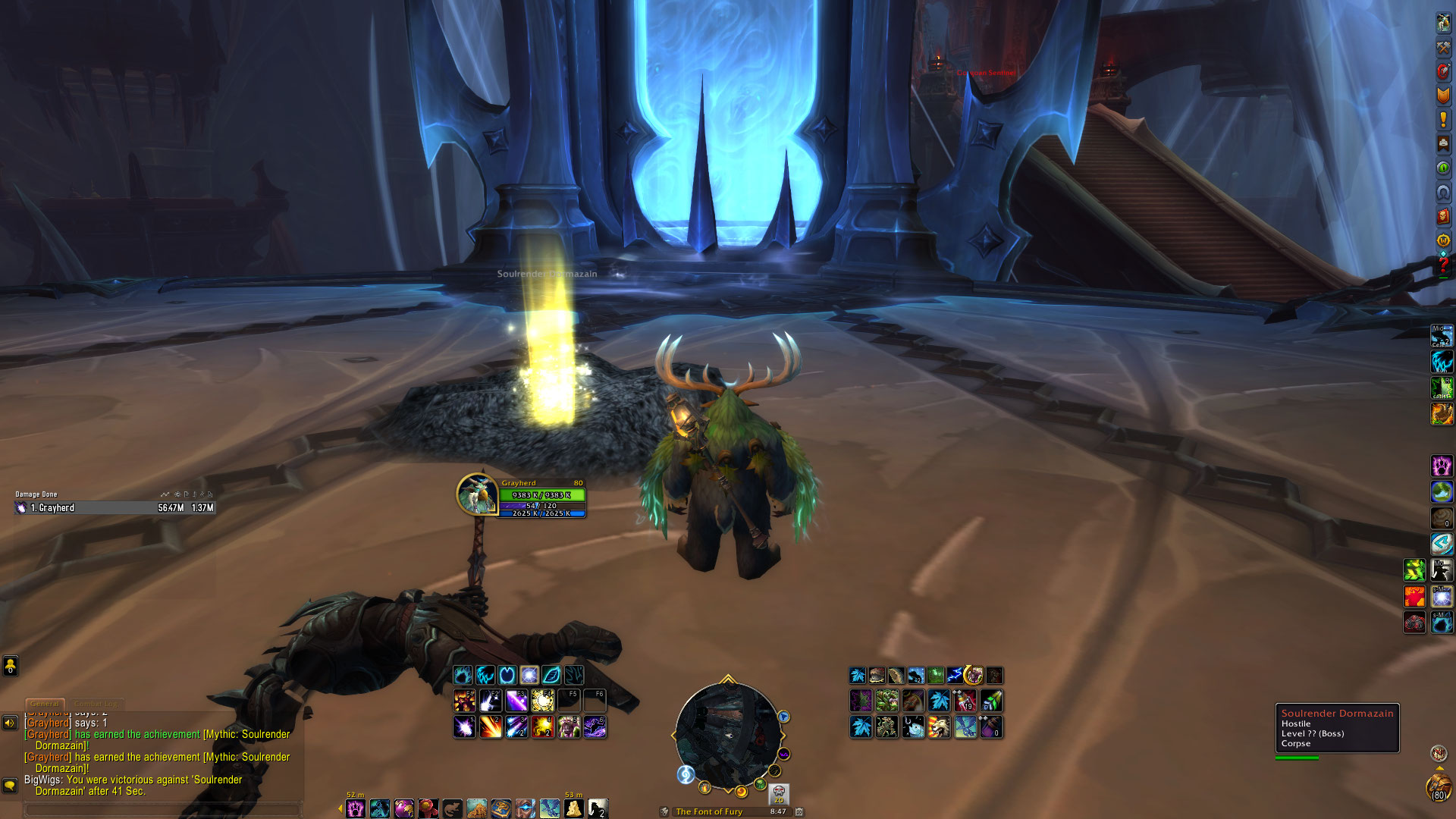Select the General chat tab
The width and height of the screenshot is (1456, 819).
[45, 704]
